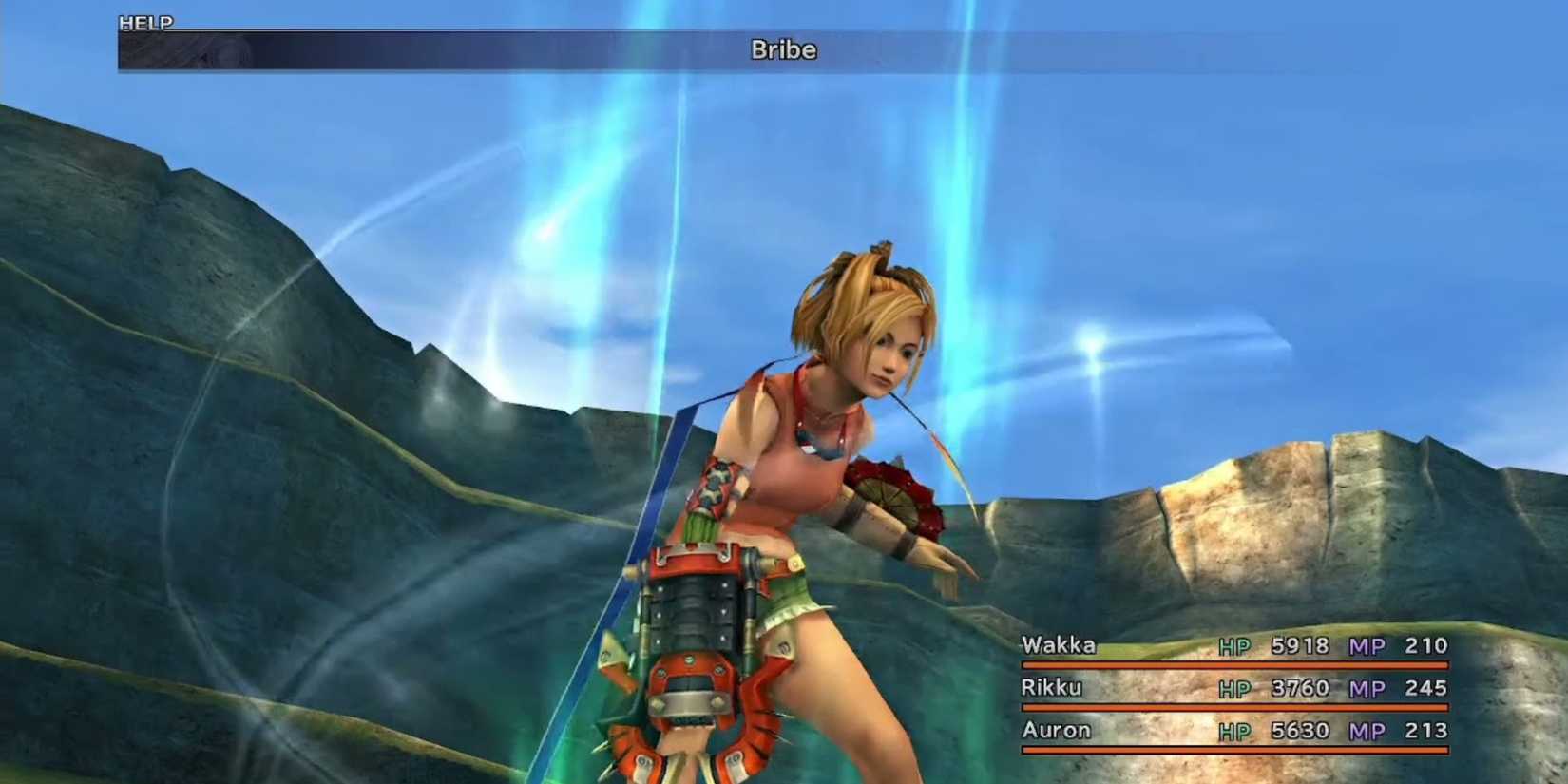Click the green HP label in Wakka's row
This screenshot has height=784, width=1568.
(x=1233, y=645)
